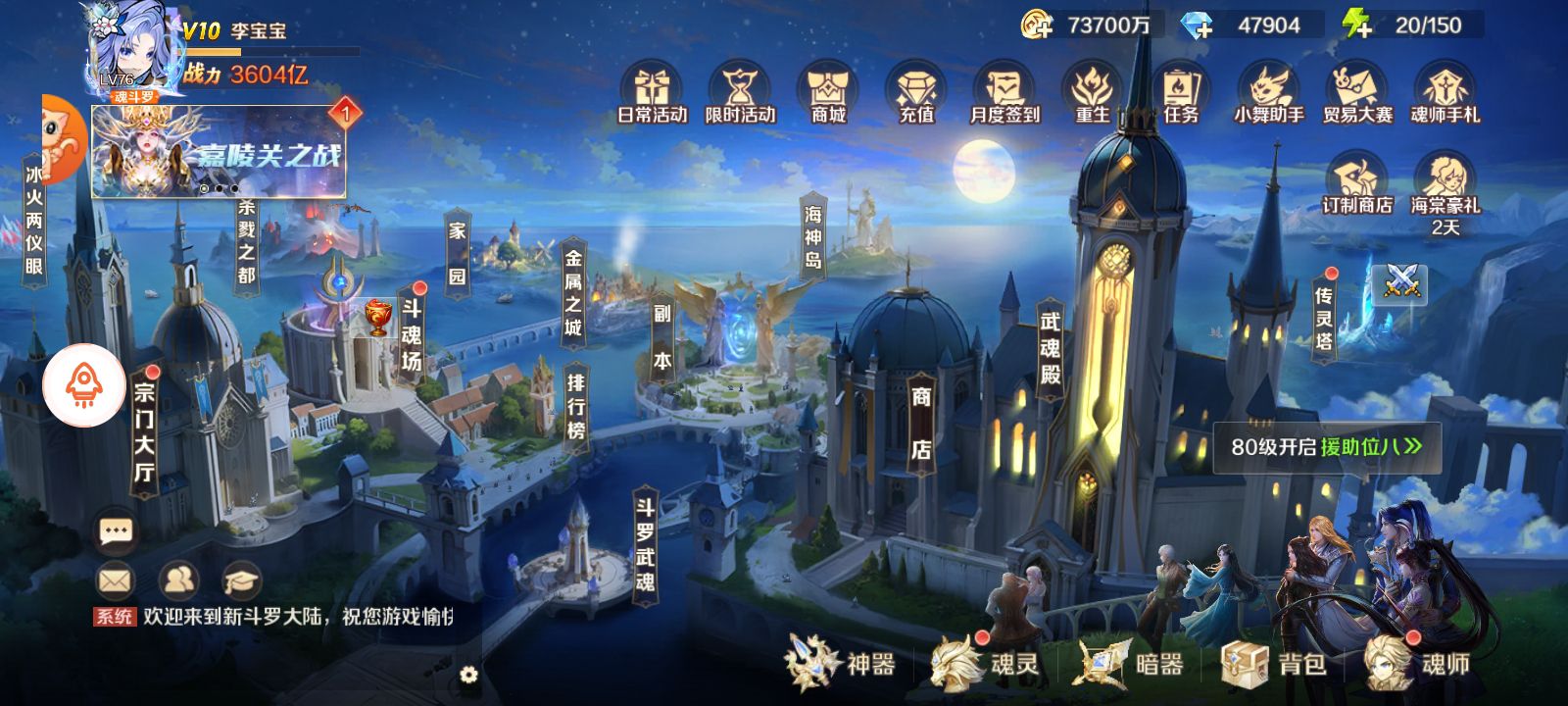
Task: Open the chat bubble button
Action: 116,531
